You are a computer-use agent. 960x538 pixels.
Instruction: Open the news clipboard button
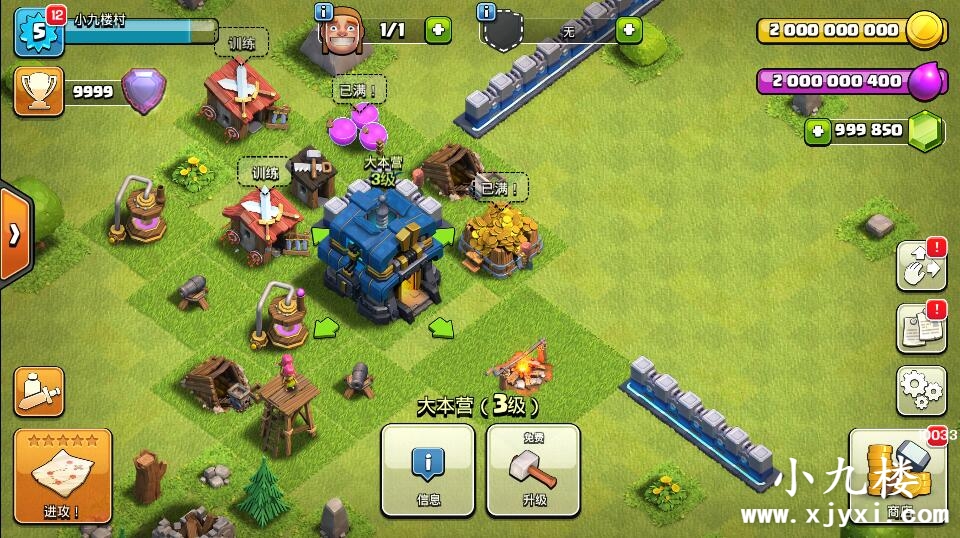921,328
